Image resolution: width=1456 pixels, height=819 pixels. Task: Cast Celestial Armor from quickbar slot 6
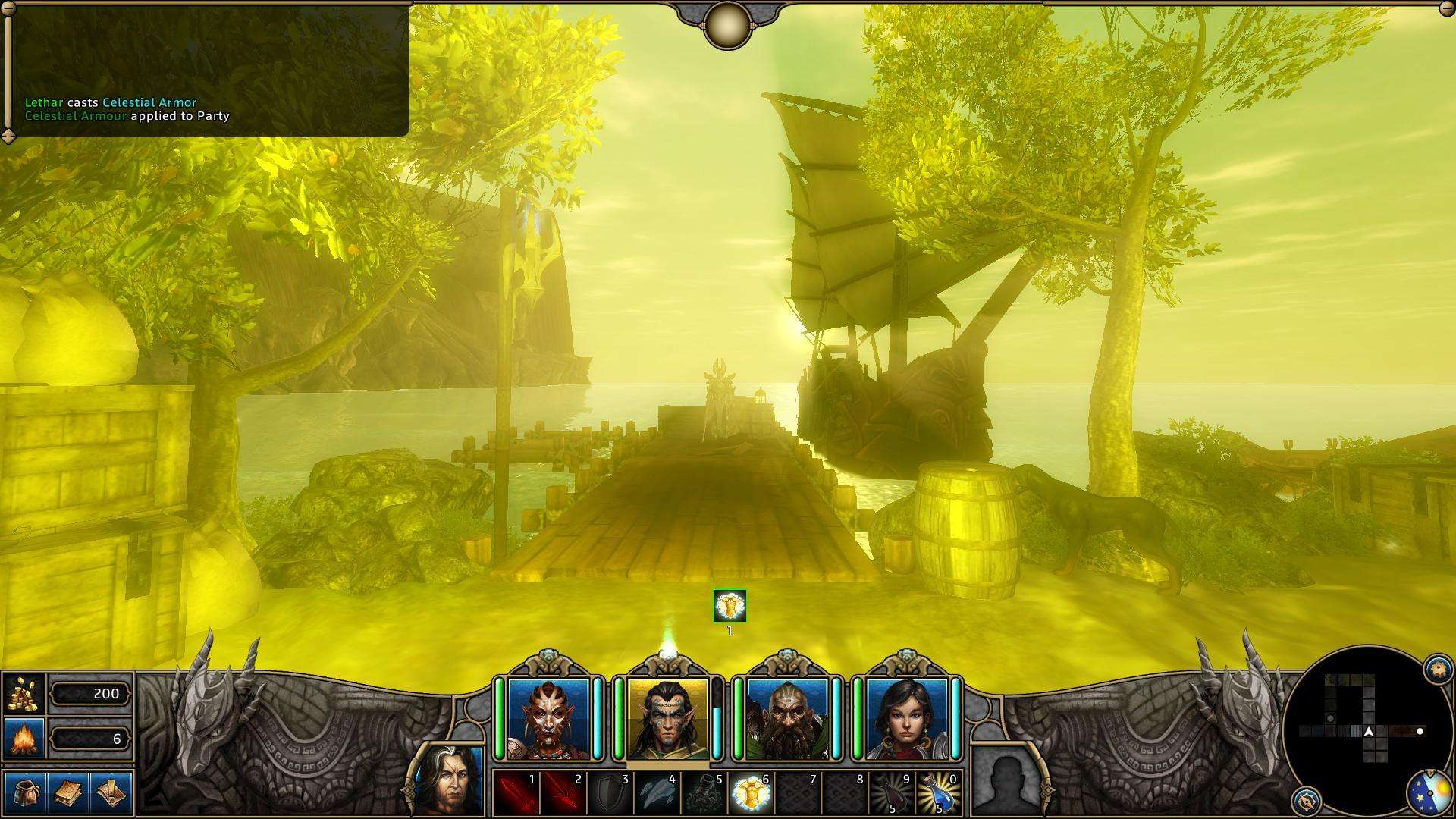[751, 792]
